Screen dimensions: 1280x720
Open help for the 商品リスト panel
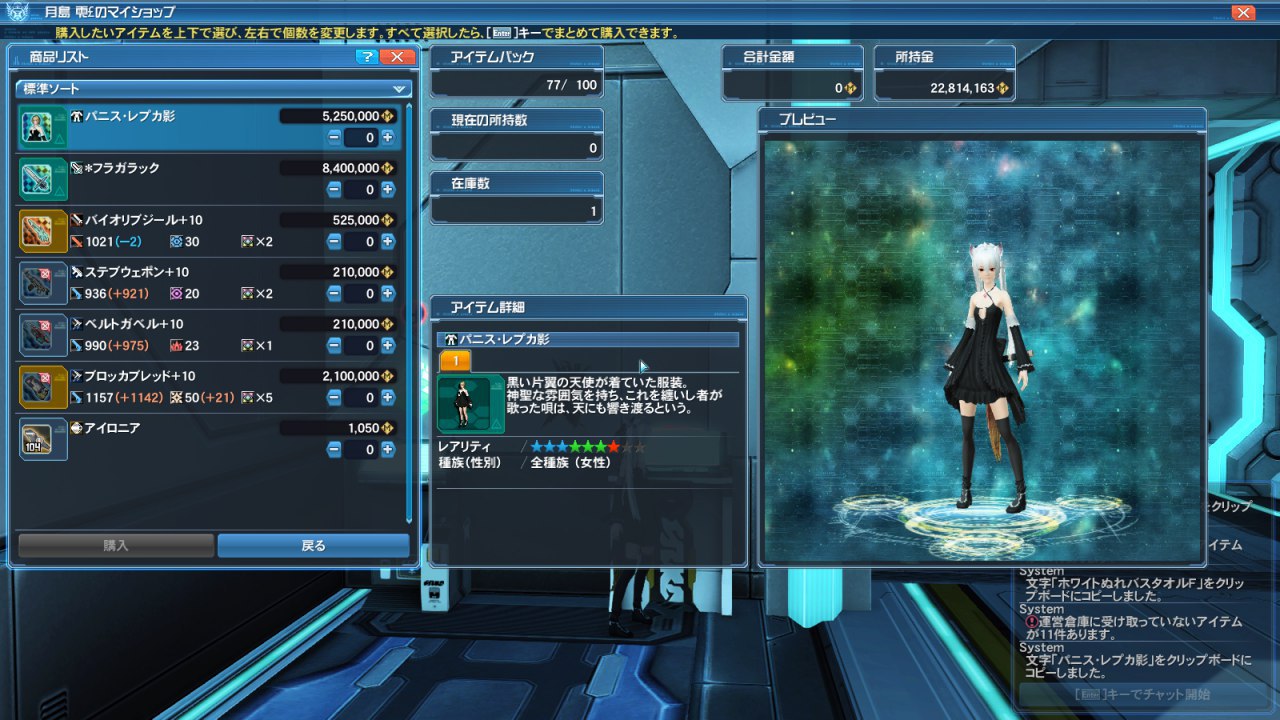[x=367, y=57]
